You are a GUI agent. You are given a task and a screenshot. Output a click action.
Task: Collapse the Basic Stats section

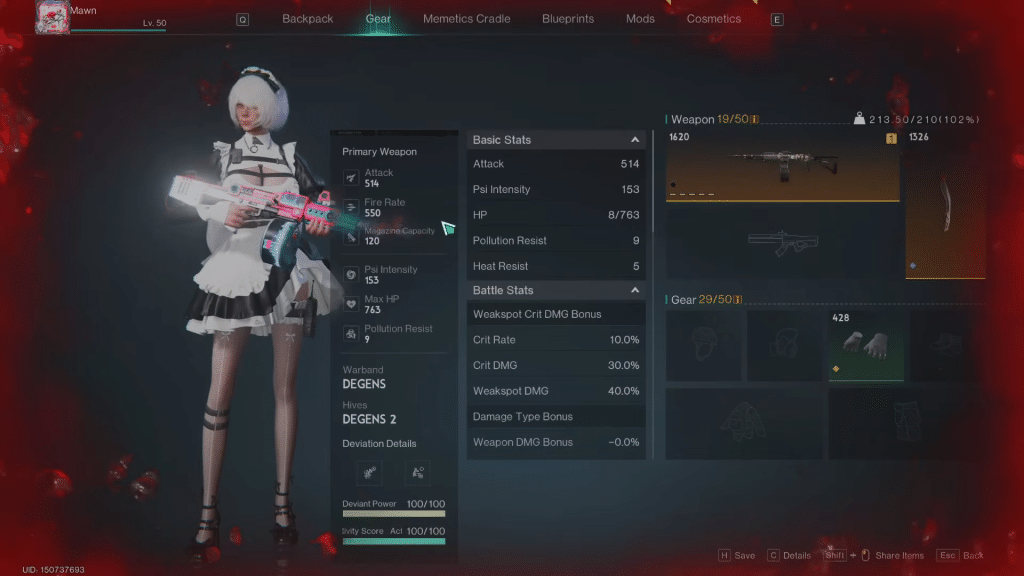pos(634,140)
